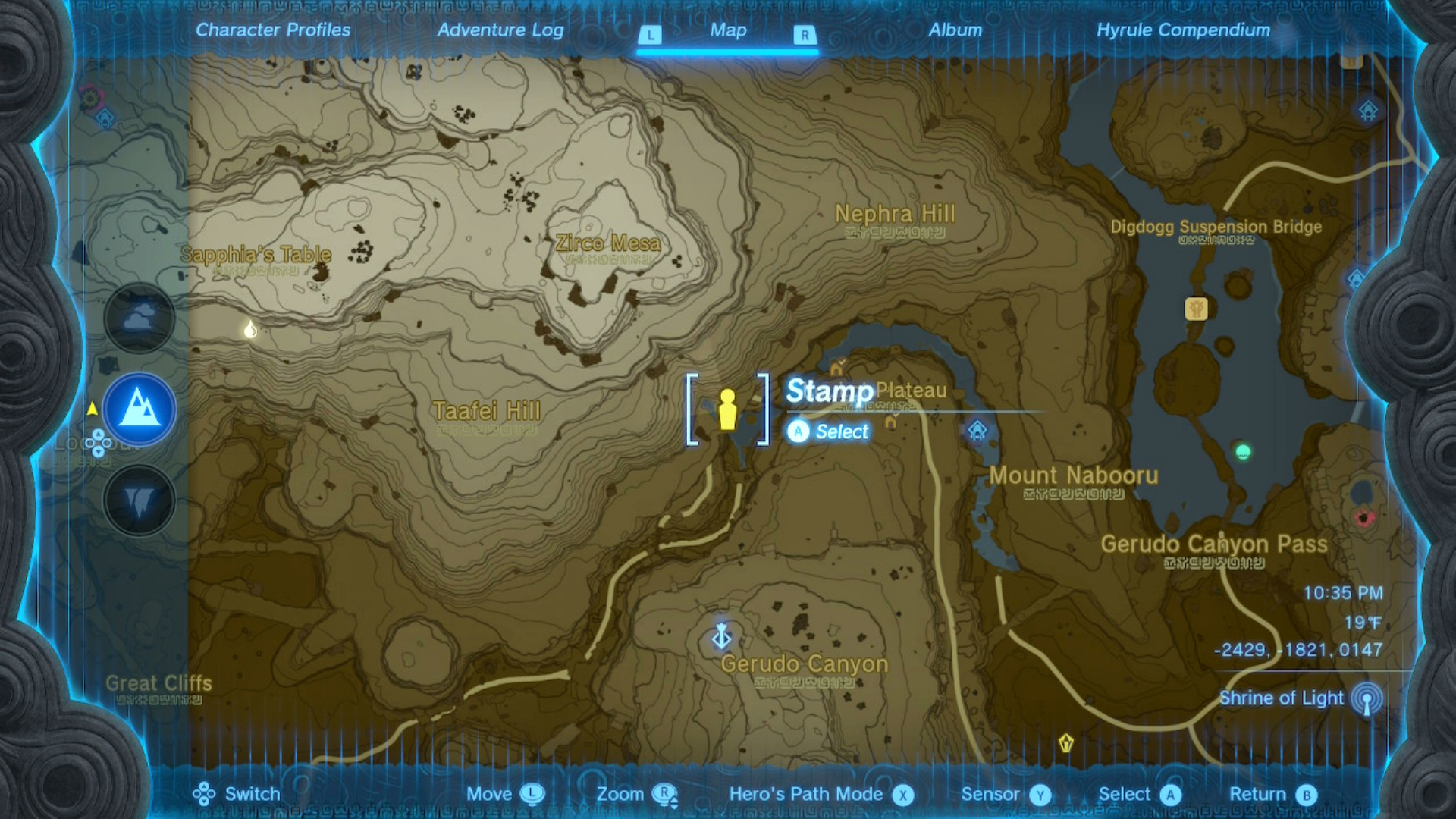This screenshot has height=819, width=1456.
Task: Toggle the Surface mountain layer icon
Action: click(138, 409)
